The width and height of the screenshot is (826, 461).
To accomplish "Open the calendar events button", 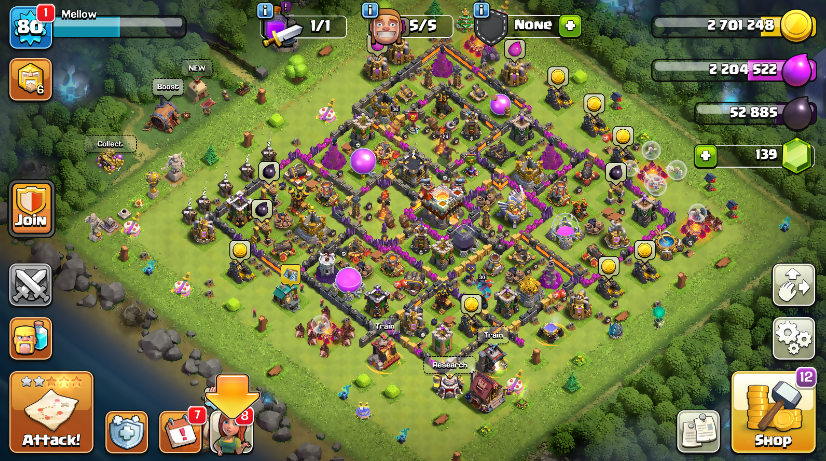I will [x=179, y=432].
